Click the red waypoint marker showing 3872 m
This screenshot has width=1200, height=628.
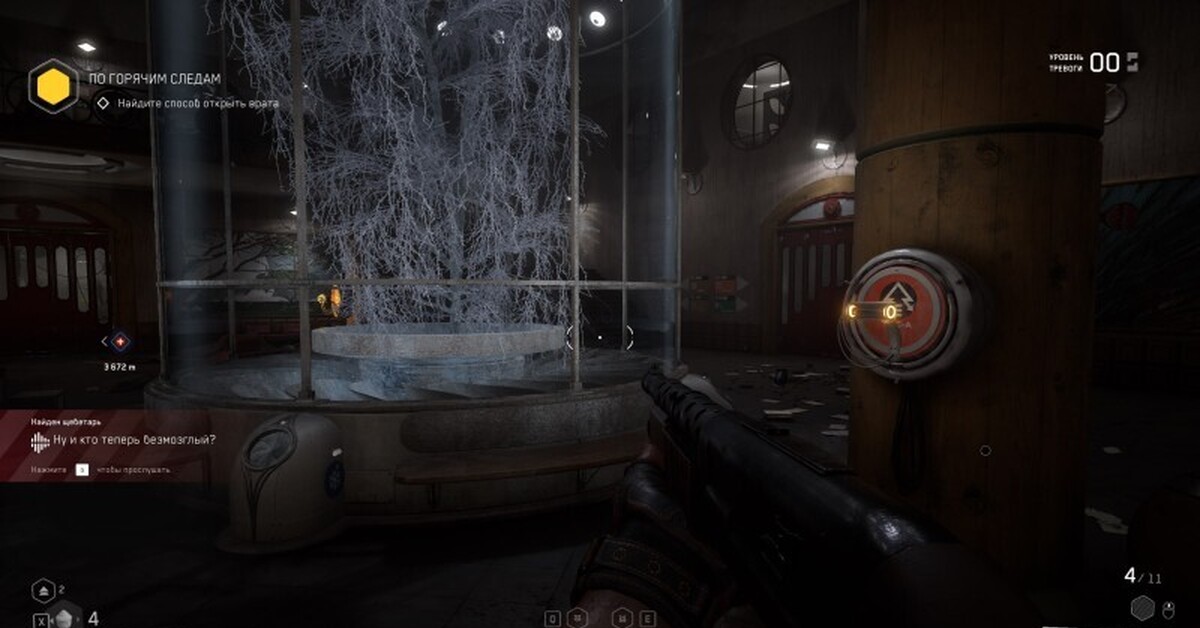coord(121,342)
